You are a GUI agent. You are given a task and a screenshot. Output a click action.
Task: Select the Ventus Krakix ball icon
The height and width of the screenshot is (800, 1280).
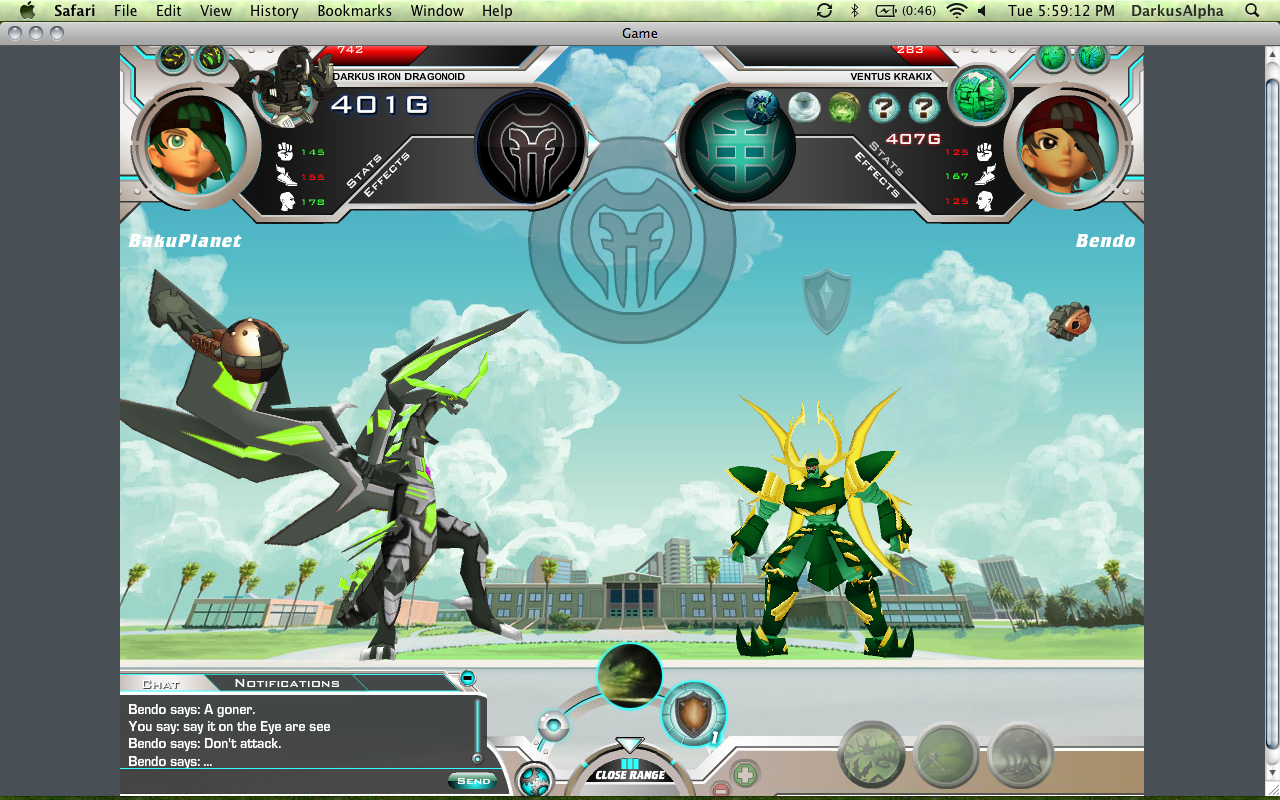[979, 96]
